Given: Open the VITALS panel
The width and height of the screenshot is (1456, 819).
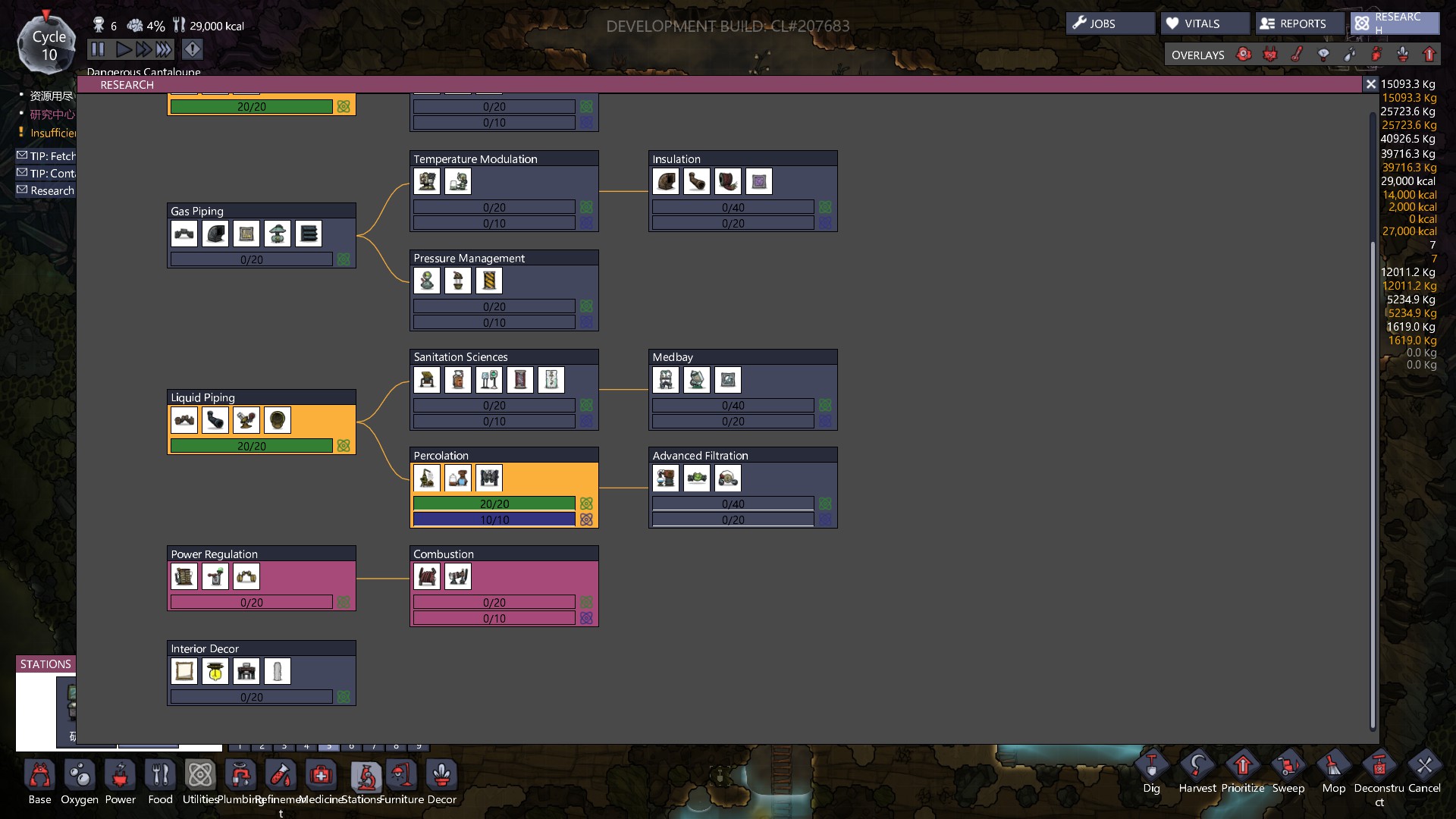Looking at the screenshot, I should pos(1205,23).
